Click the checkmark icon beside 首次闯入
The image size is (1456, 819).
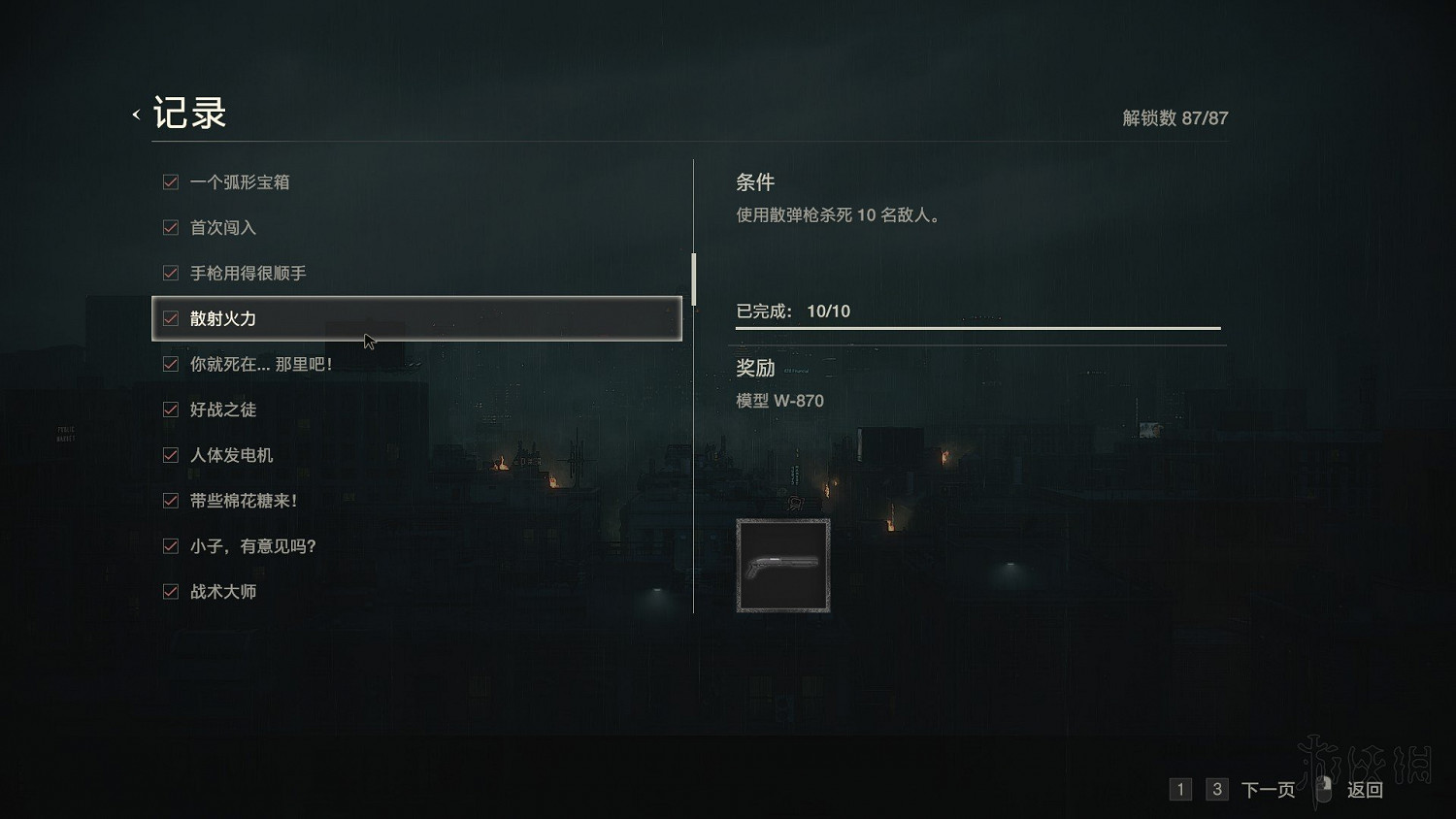[170, 227]
